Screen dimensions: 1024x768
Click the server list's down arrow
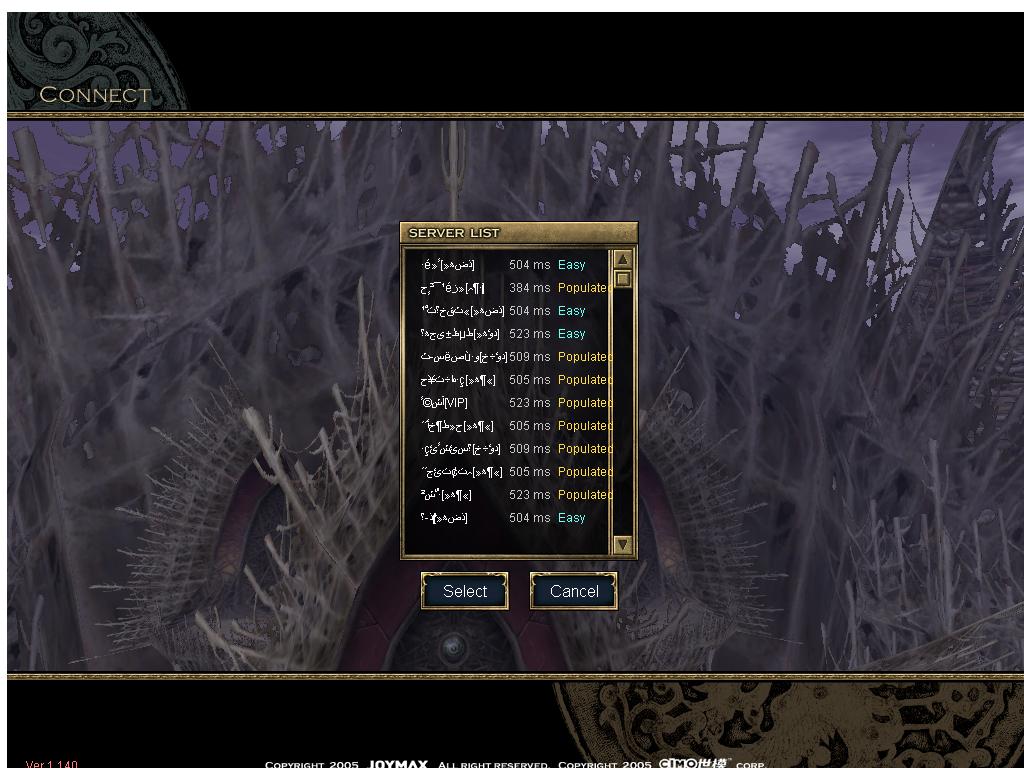pyautogui.click(x=622, y=544)
